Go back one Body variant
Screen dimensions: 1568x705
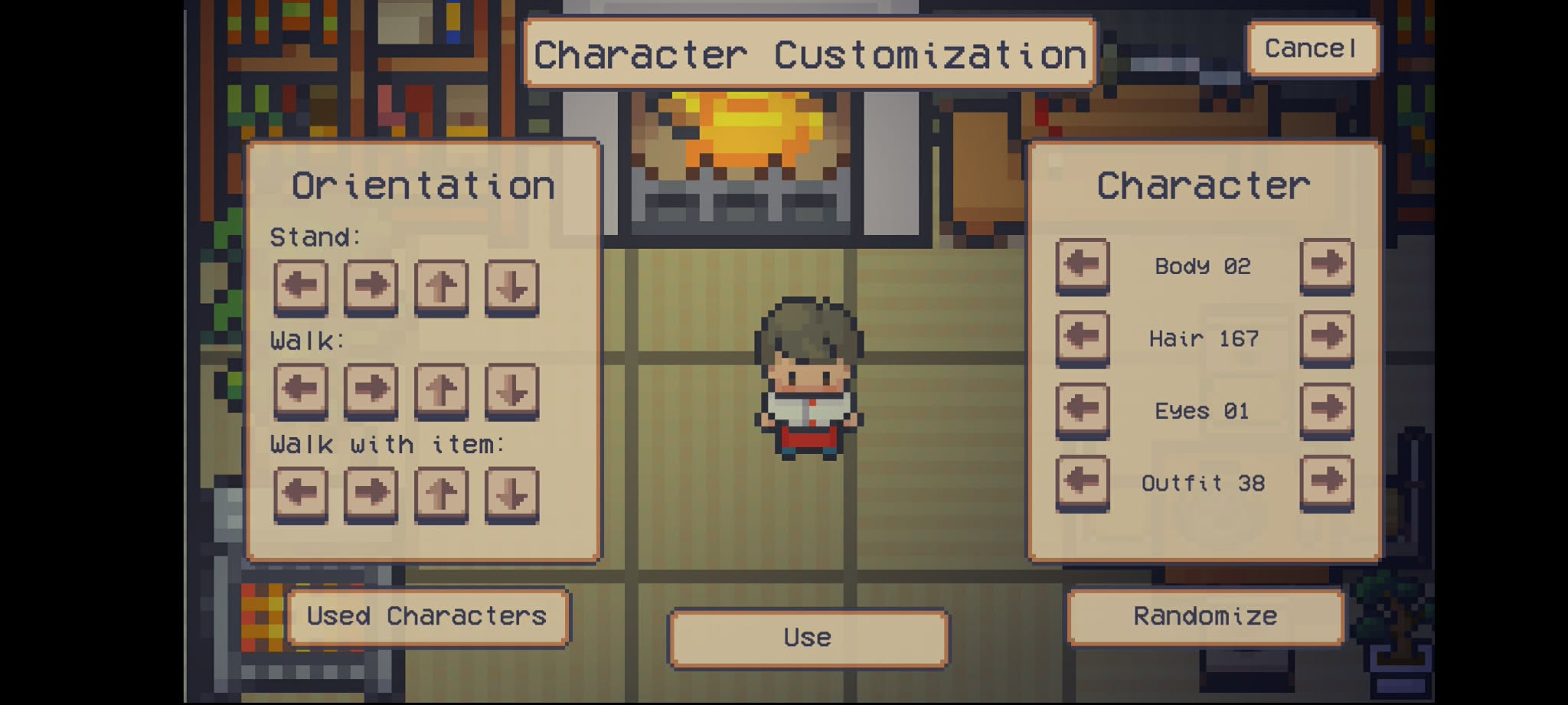1082,266
